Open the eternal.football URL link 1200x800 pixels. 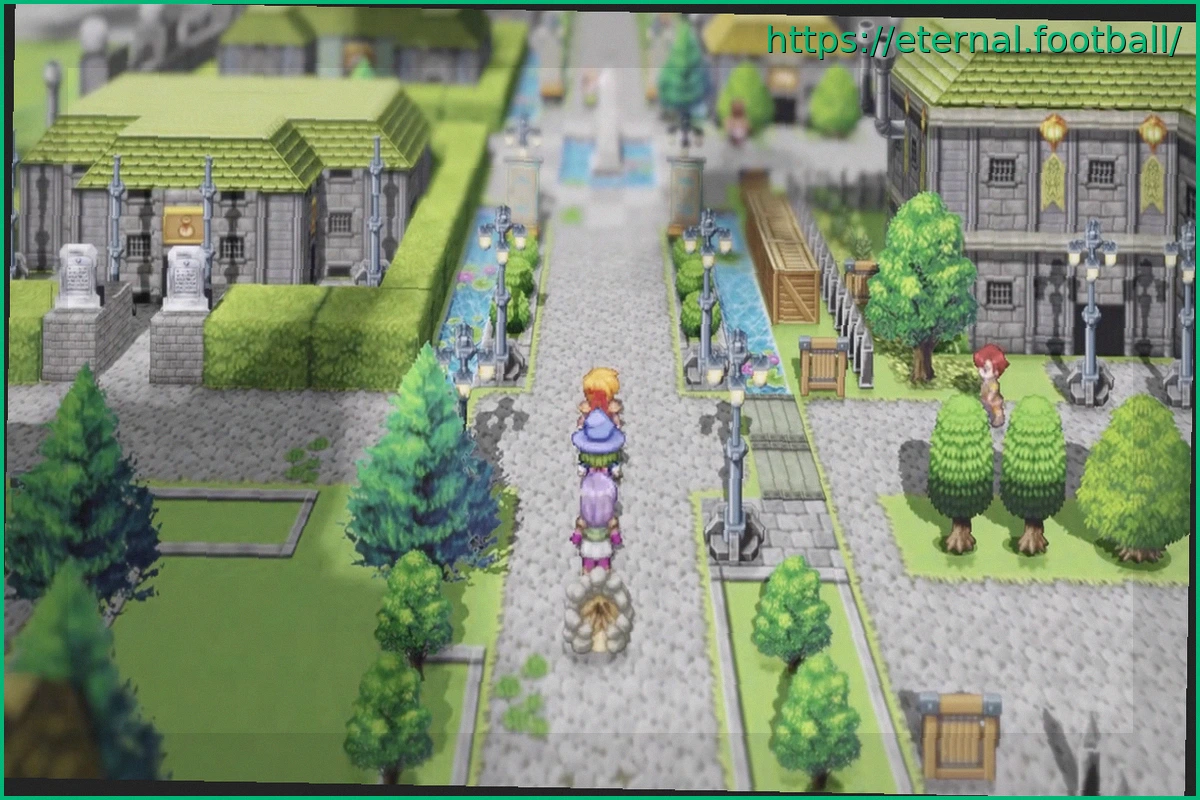click(x=974, y=41)
